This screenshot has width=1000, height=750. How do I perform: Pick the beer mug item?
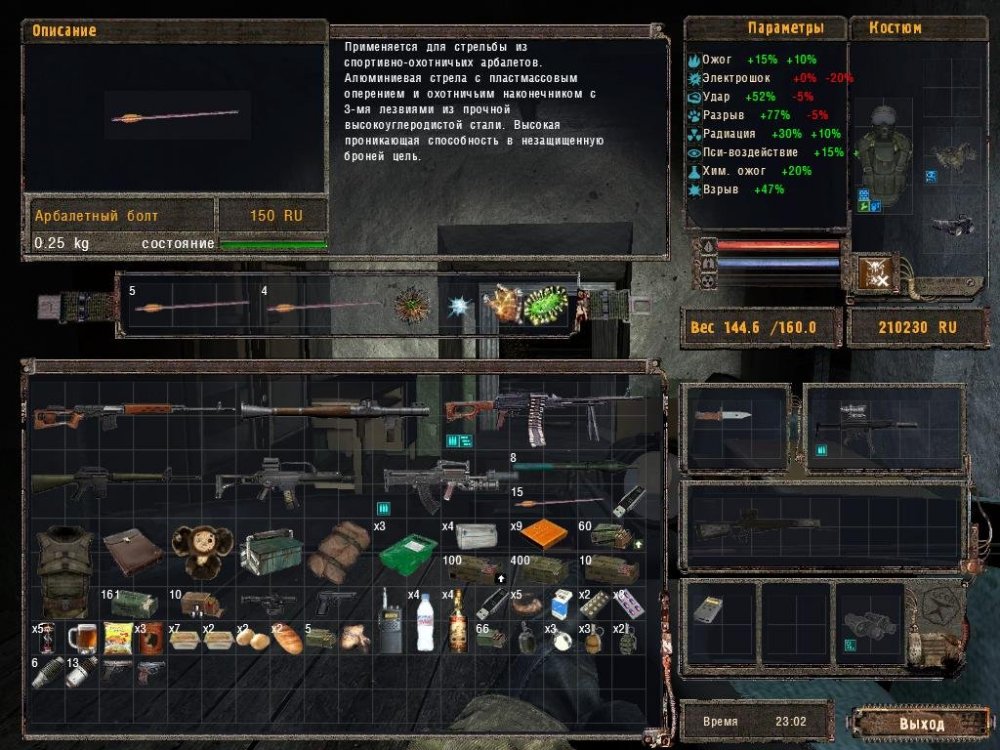(x=81, y=637)
